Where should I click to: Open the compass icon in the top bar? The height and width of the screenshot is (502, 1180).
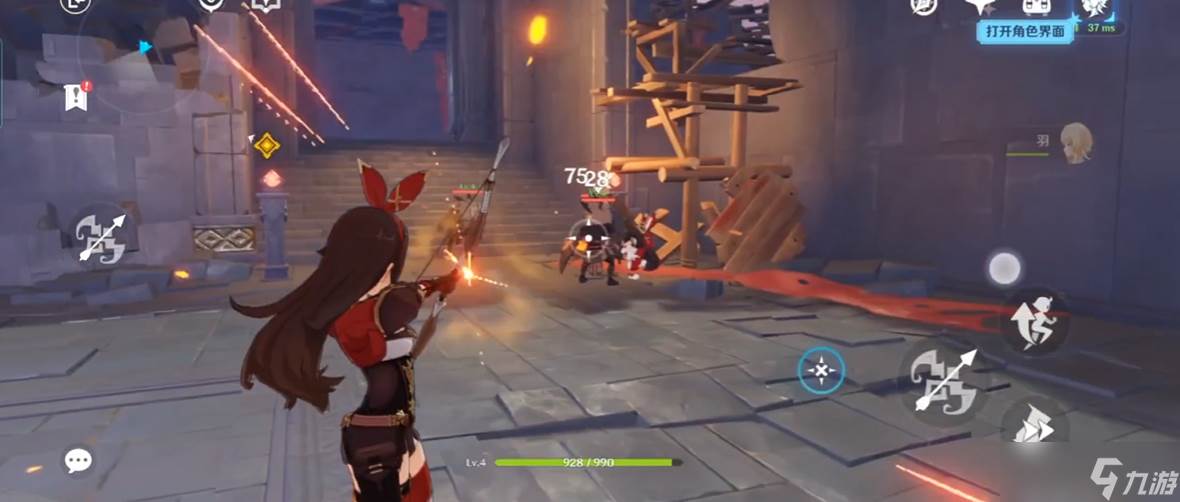924,6
